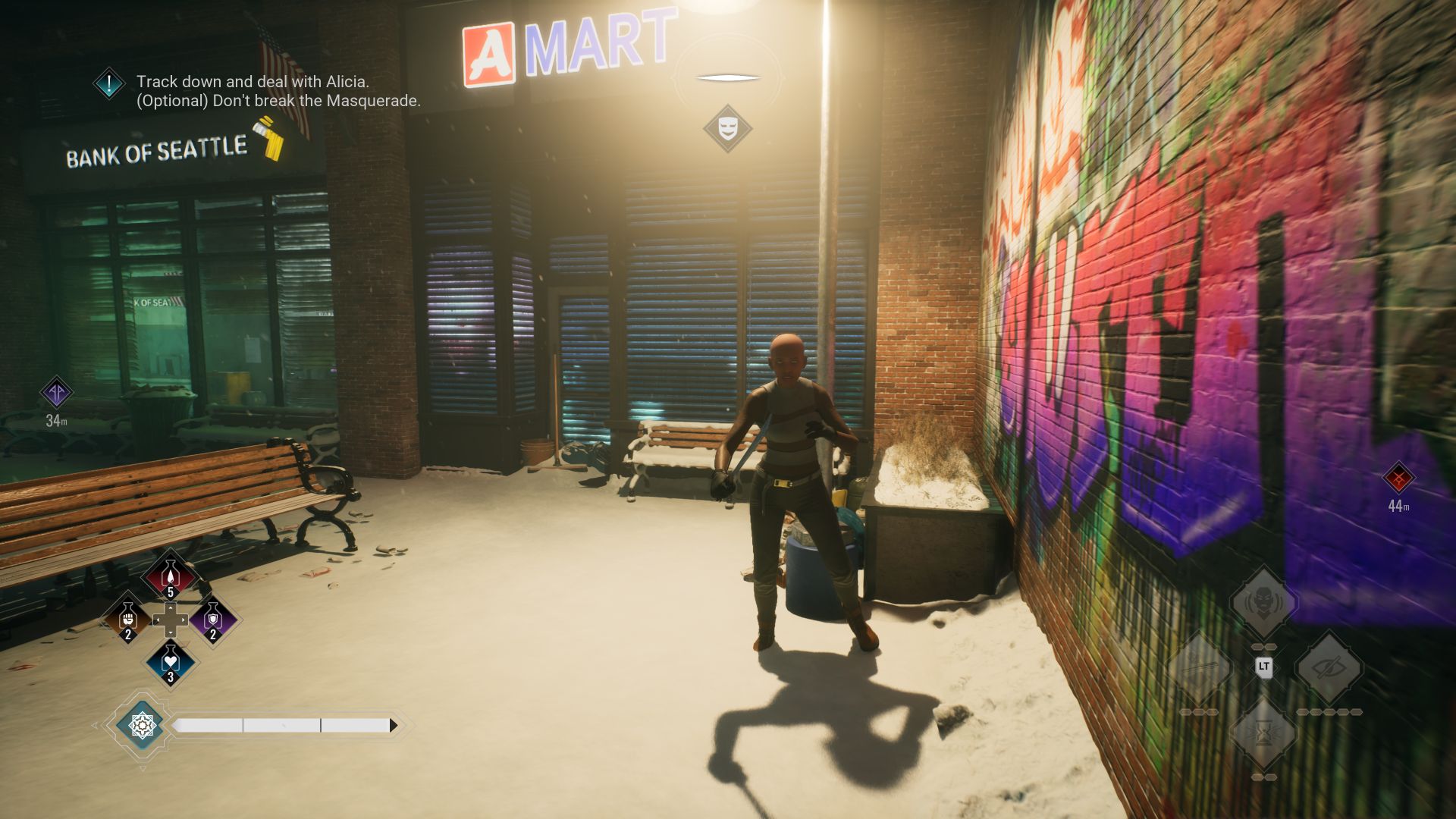Use the brown fist elixir
The width and height of the screenshot is (1456, 819).
coord(128,620)
